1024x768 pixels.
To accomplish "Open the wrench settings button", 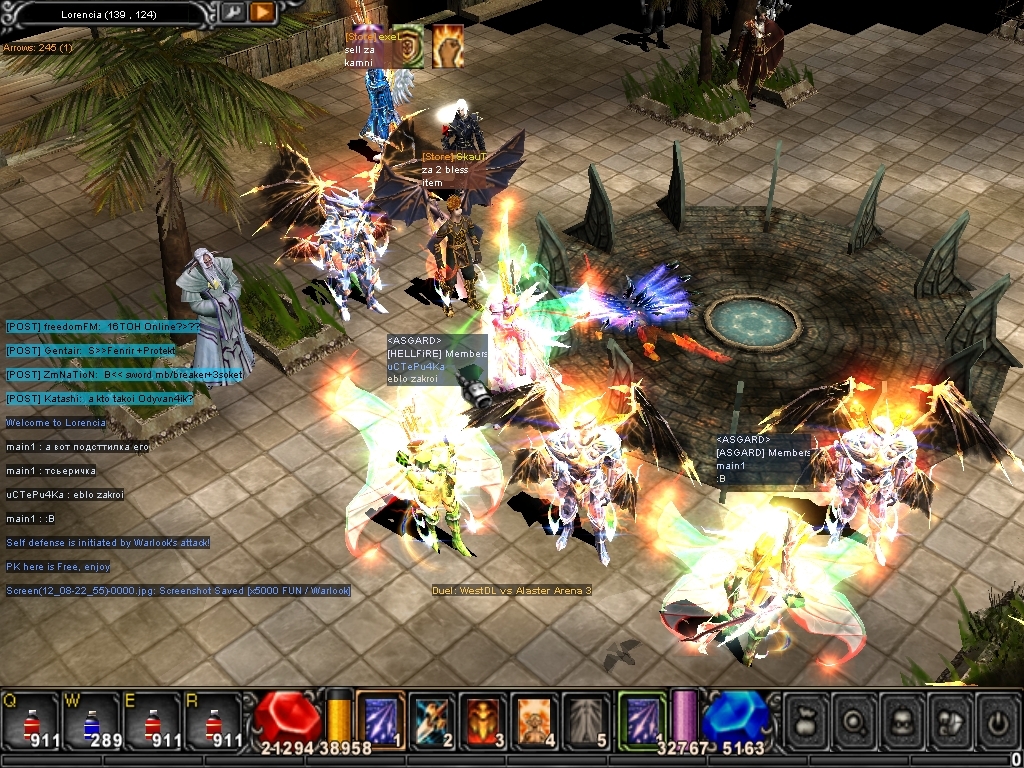I will click(x=232, y=12).
